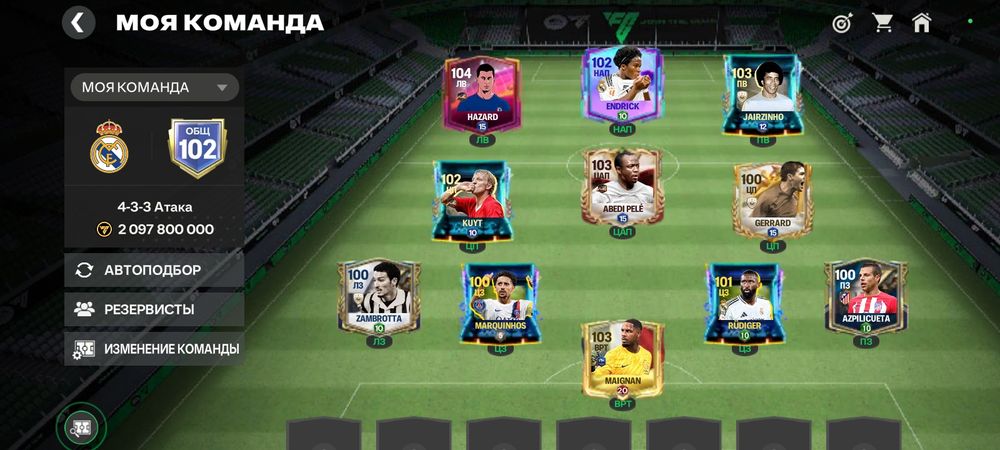Open the chat bubble button
This screenshot has width=1000, height=450.
[83, 428]
